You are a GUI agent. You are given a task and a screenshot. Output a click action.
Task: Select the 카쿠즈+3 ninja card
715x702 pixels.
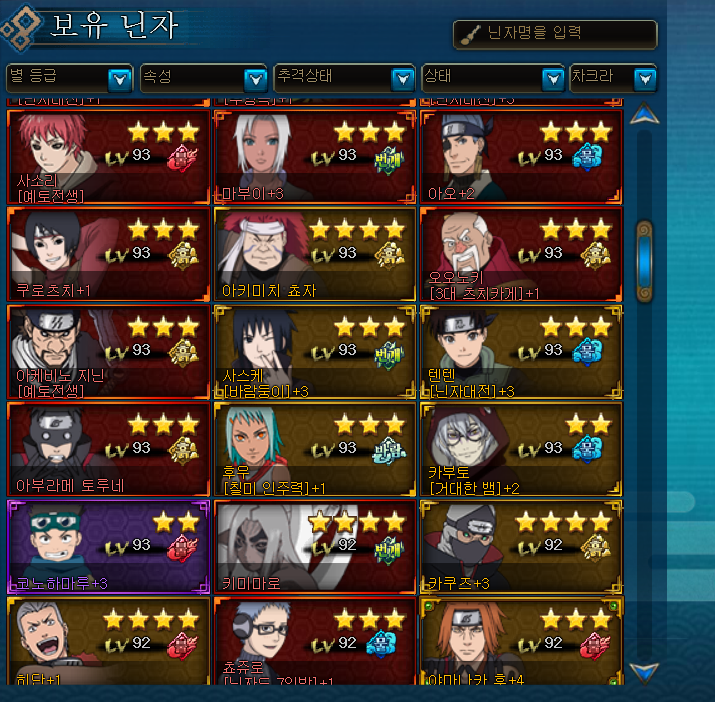(x=521, y=548)
